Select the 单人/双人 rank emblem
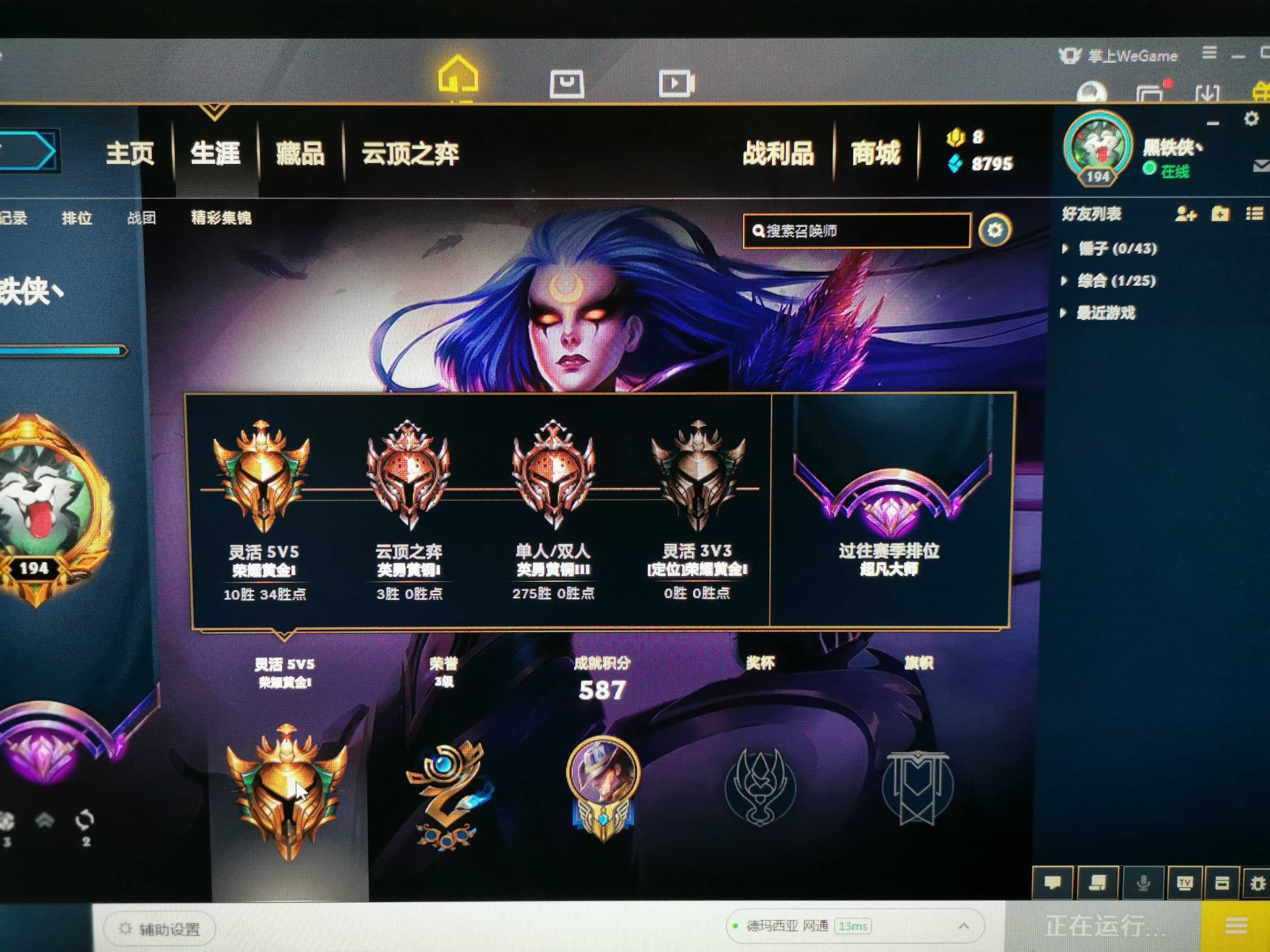This screenshot has height=952, width=1270. click(554, 476)
